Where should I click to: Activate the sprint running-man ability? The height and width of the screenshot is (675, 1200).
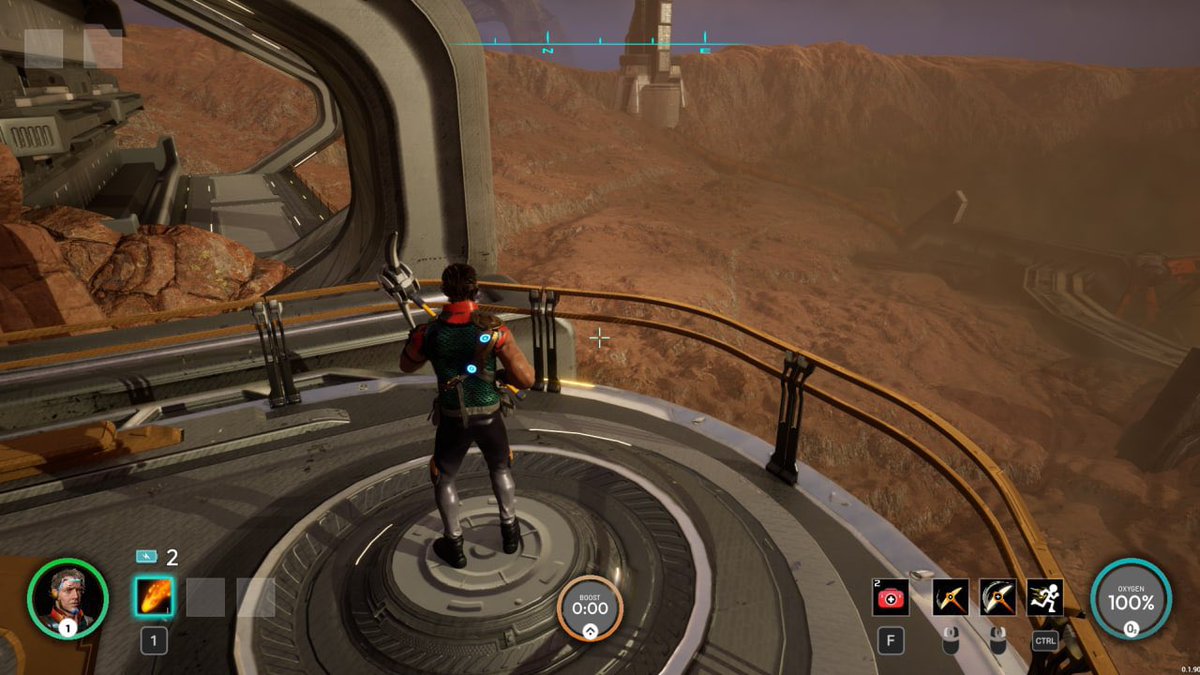[x=1045, y=597]
